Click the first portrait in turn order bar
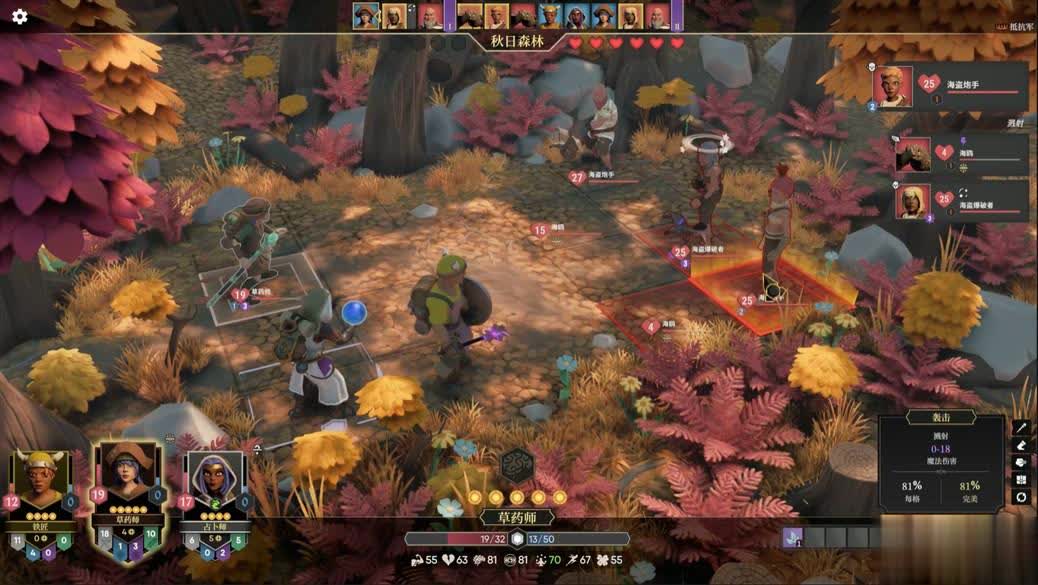Image resolution: width=1038 pixels, height=585 pixels. (x=366, y=16)
